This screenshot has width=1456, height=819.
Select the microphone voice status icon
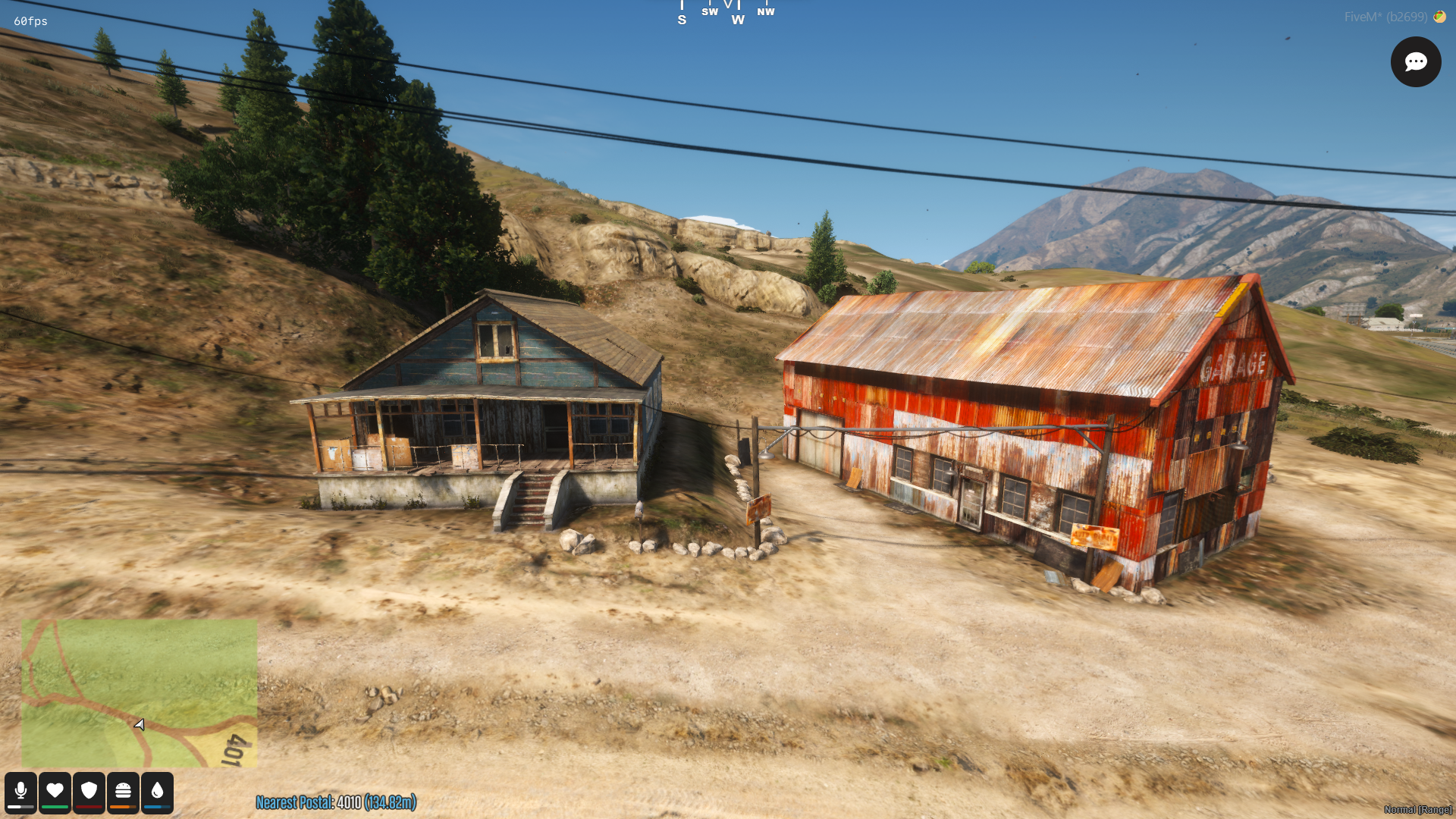pos(20,791)
